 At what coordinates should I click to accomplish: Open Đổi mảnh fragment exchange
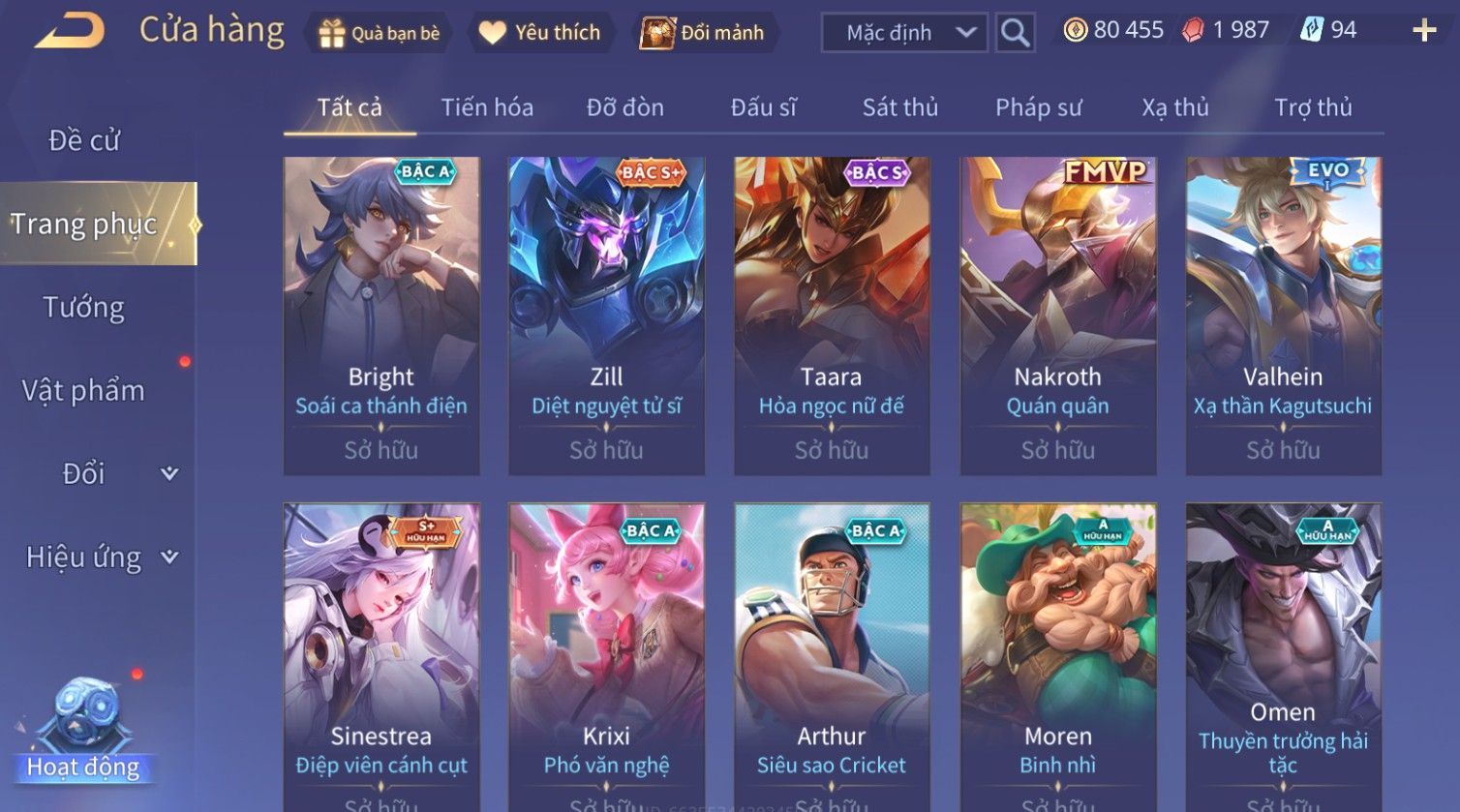pos(703,33)
